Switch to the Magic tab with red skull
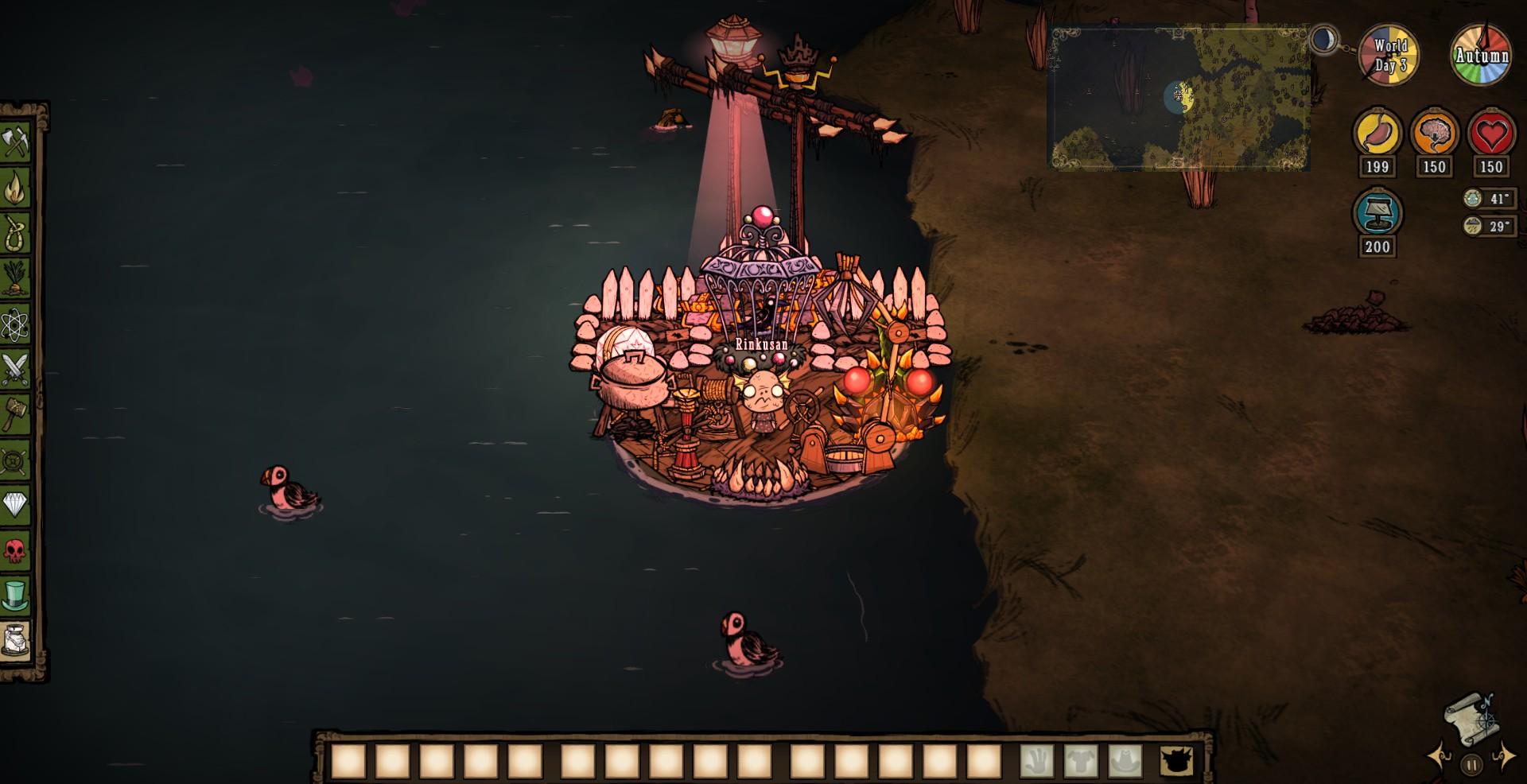This screenshot has height=784, width=1527. click(x=15, y=549)
